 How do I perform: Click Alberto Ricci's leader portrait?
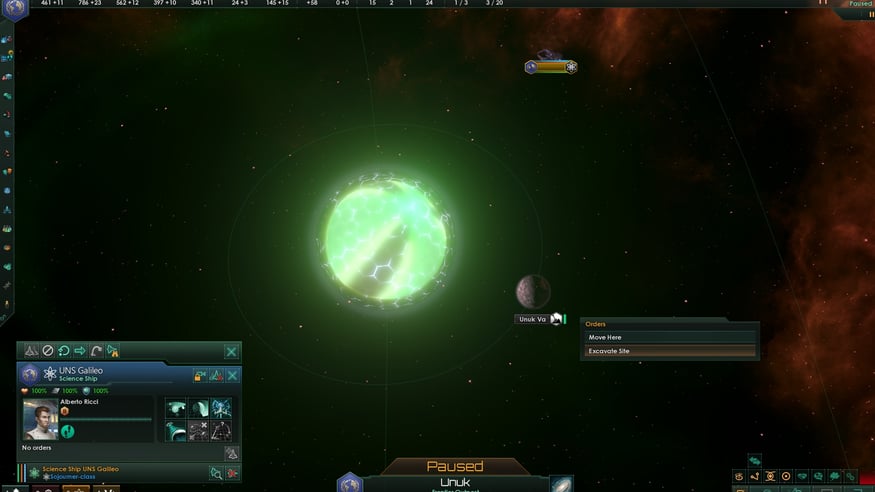[40, 421]
